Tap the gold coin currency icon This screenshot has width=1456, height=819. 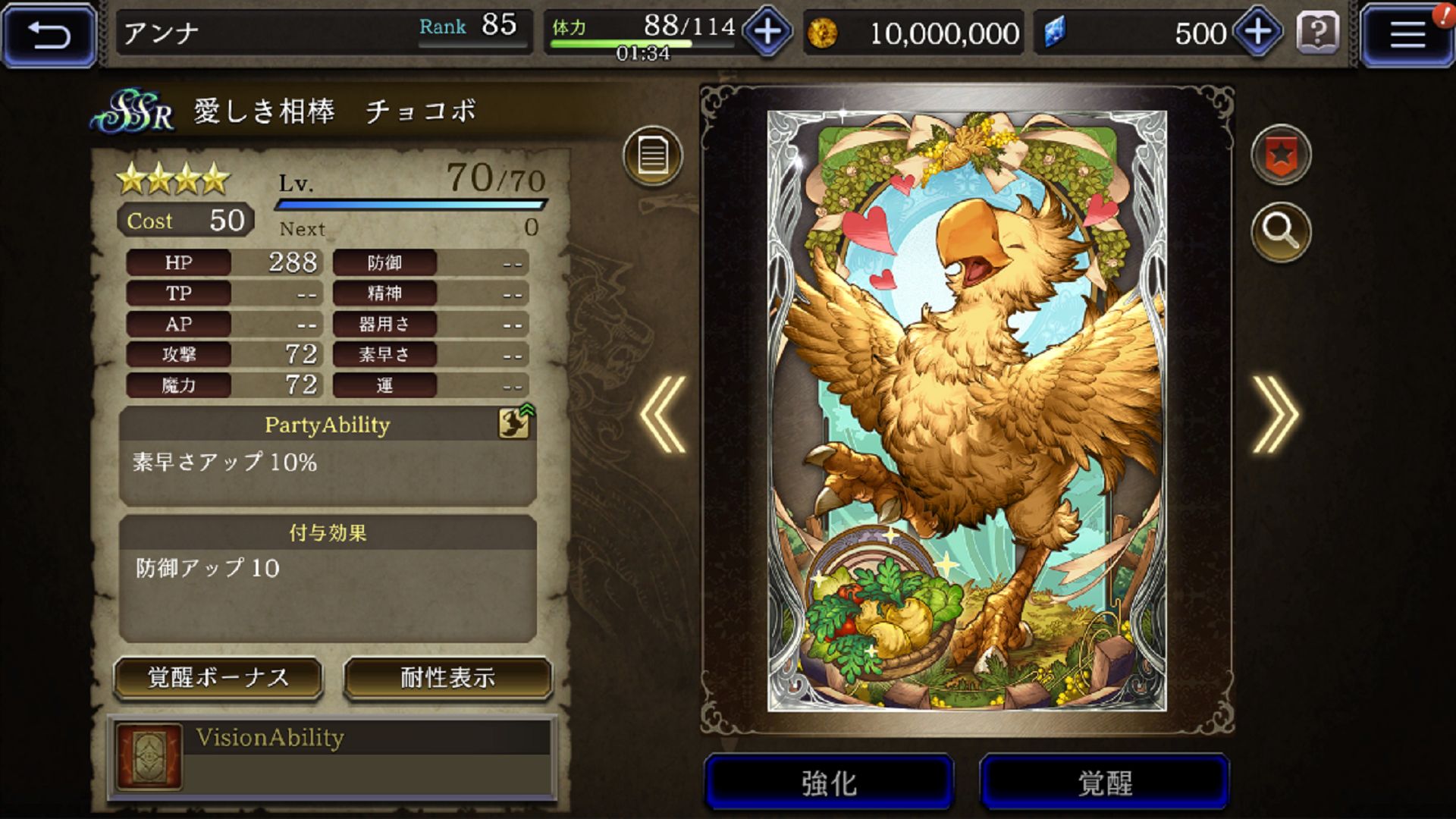(x=824, y=33)
